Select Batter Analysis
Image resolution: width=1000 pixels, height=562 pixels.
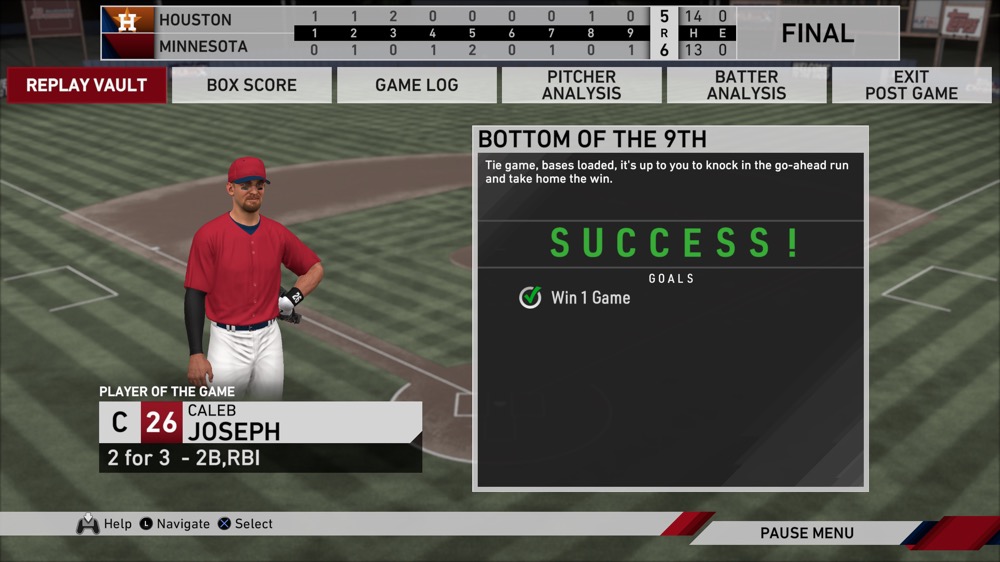[746, 85]
